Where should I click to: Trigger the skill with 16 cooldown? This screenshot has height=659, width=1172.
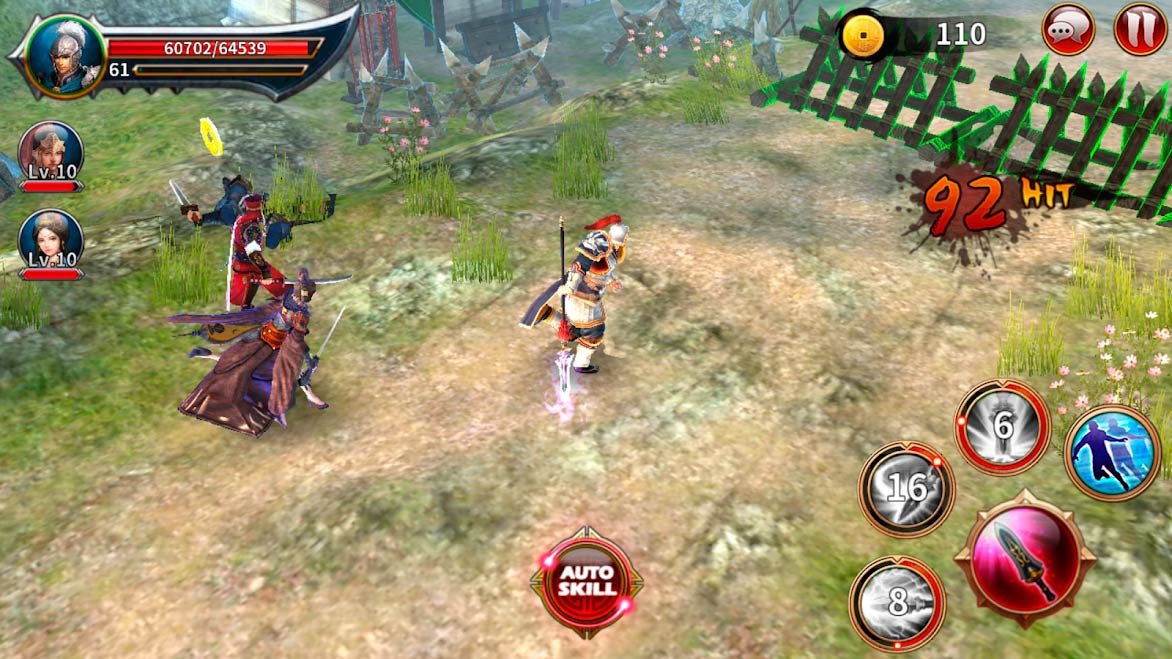pyautogui.click(x=907, y=489)
